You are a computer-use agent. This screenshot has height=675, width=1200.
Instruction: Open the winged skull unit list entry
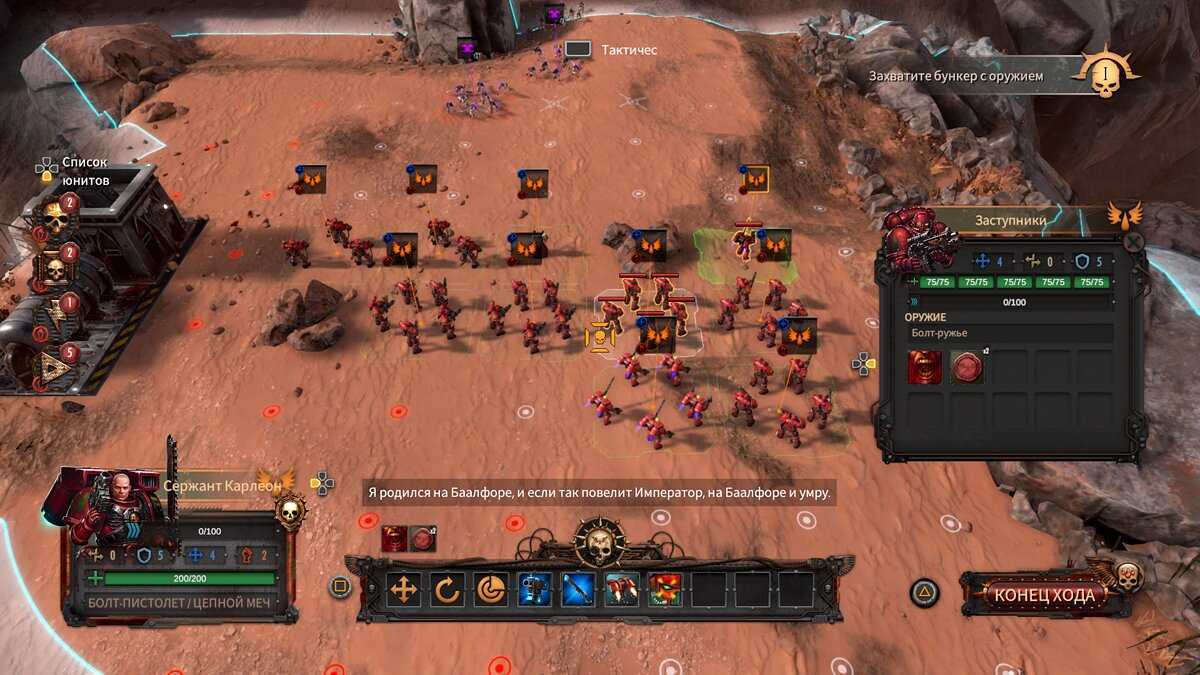(54, 218)
